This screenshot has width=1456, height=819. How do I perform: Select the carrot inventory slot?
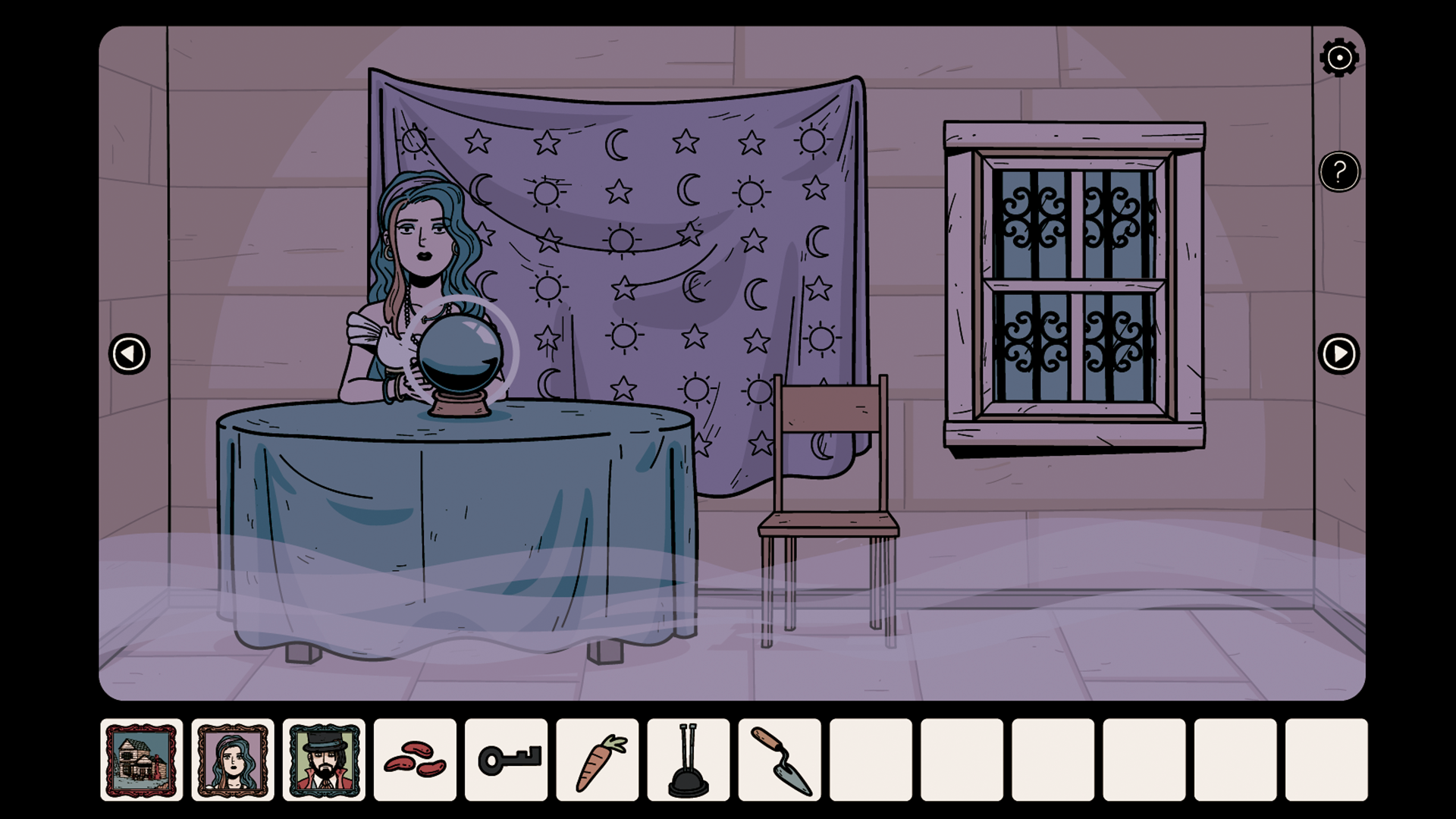[598, 760]
